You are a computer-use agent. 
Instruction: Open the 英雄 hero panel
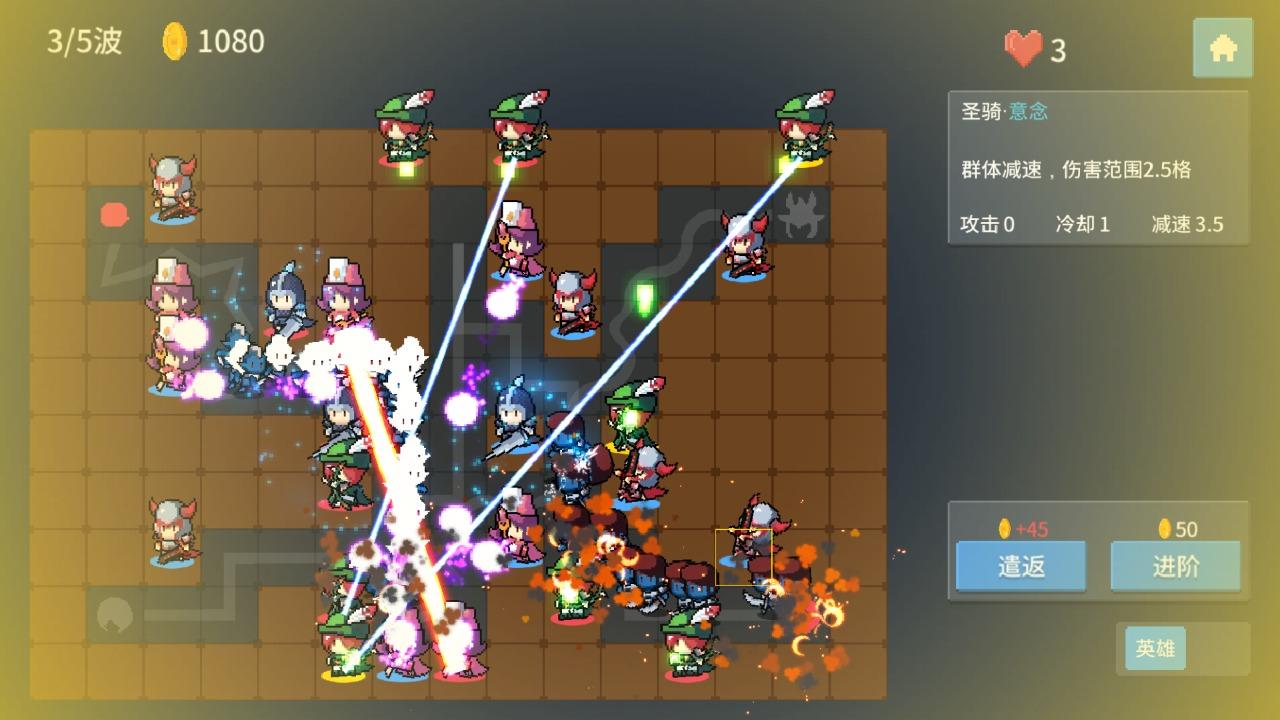pos(1155,648)
